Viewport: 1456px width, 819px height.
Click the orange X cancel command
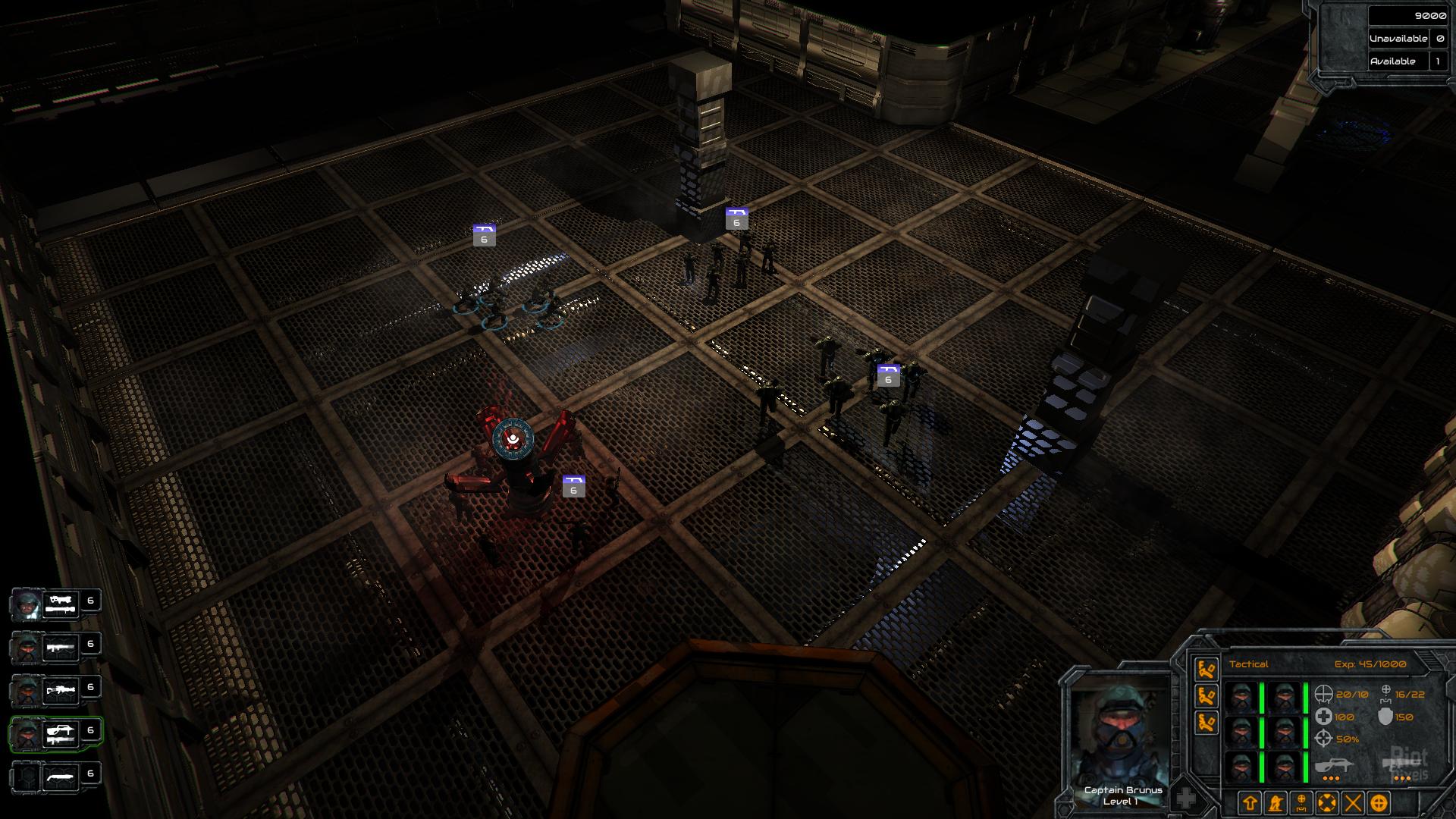pos(1353,802)
